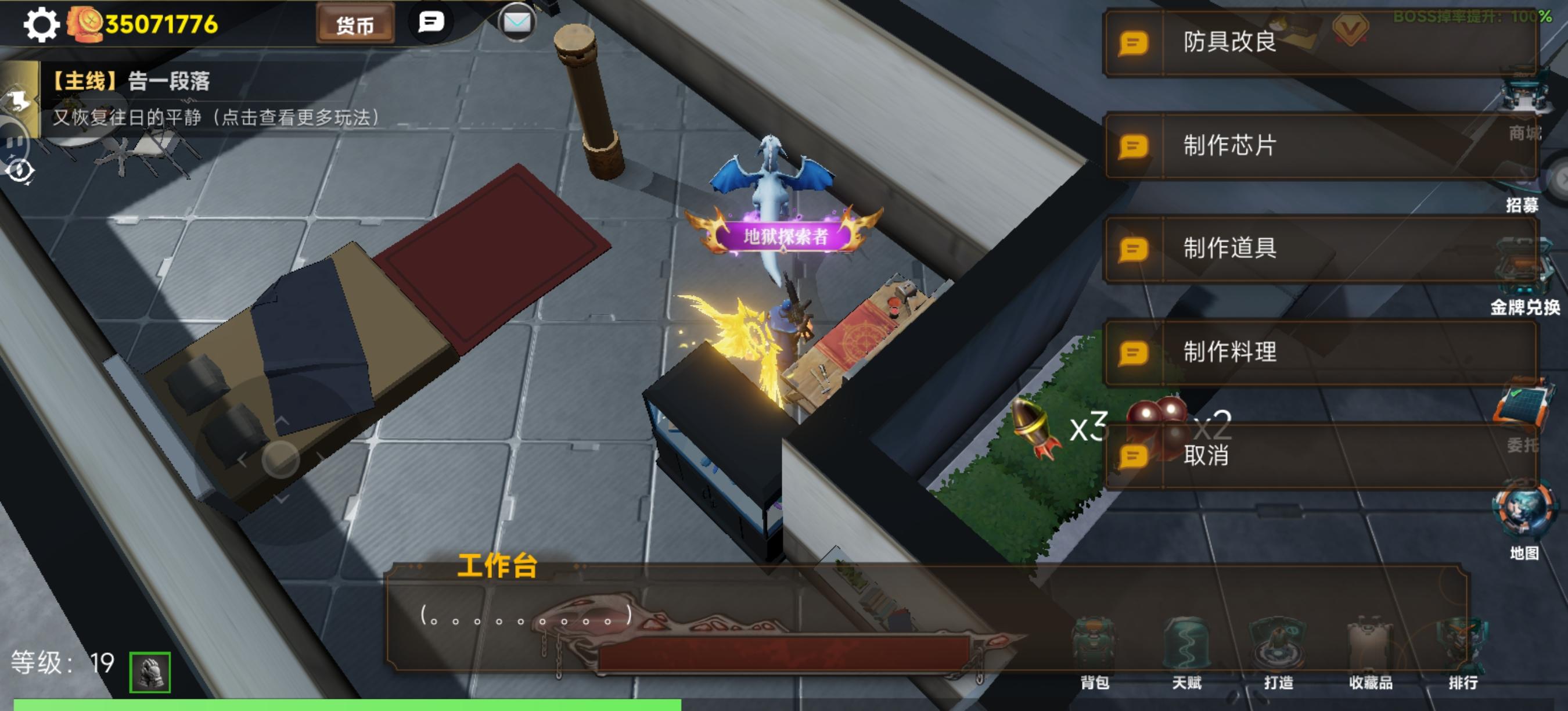Screen dimensions: 1568x711
Task: Open the chat bubble
Action: (430, 23)
